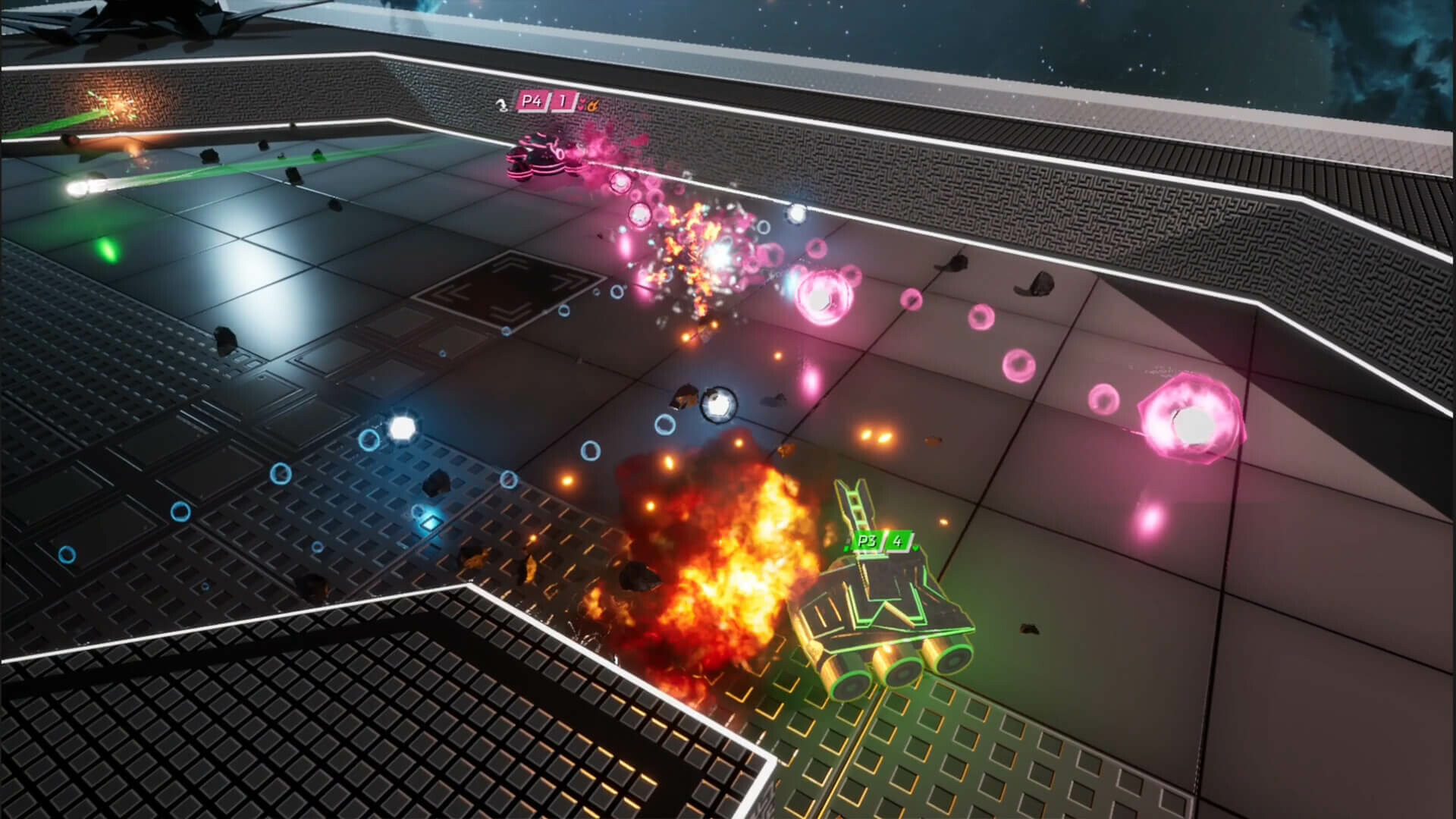
Task: Expand P3's score panel by clicking its divider
Action: pos(885,541)
